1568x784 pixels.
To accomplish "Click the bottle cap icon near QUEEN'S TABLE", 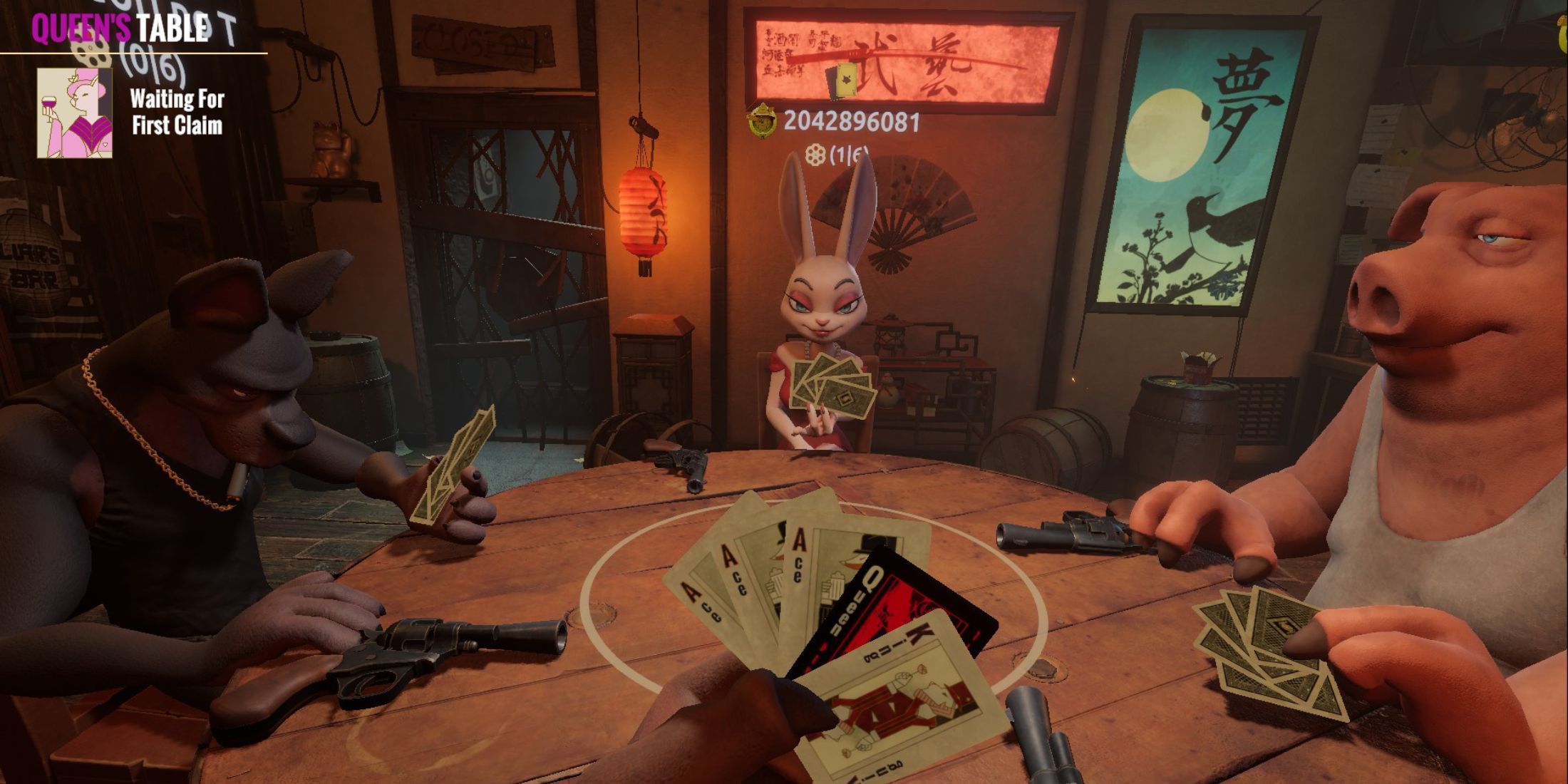I will pos(91,54).
